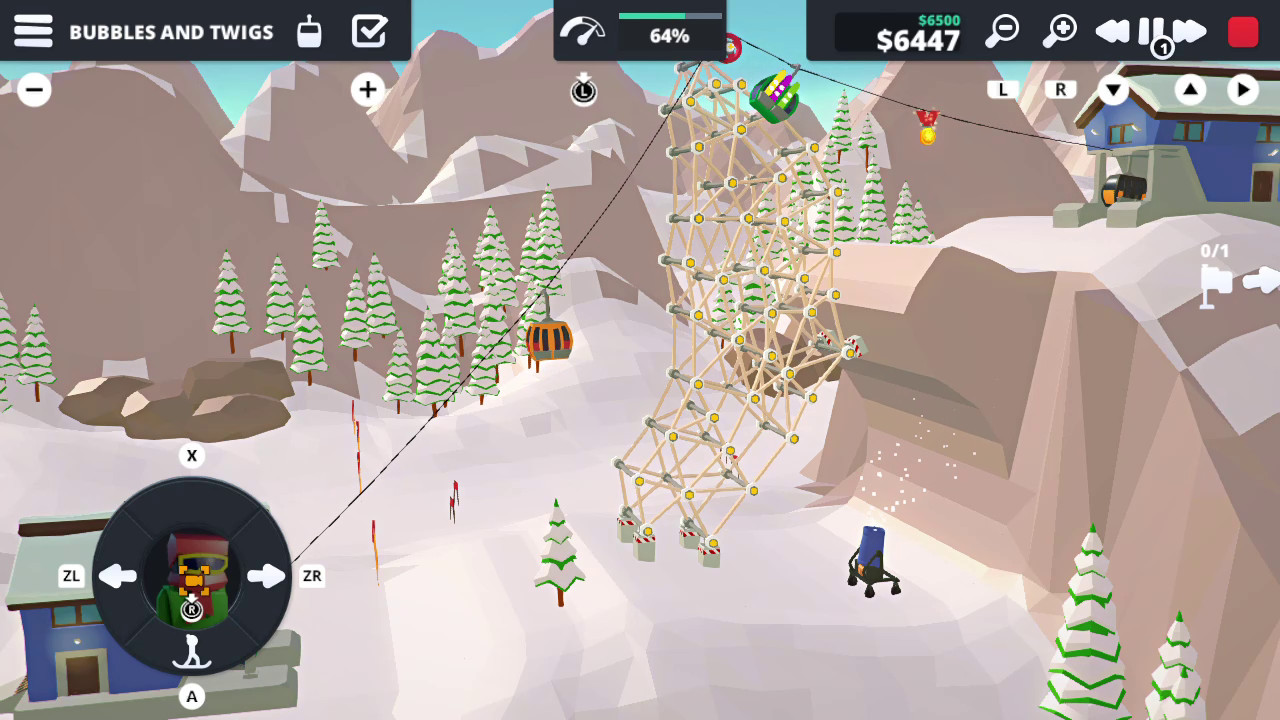
Task: Pause the simulation with the pause icon
Action: pos(1148,31)
